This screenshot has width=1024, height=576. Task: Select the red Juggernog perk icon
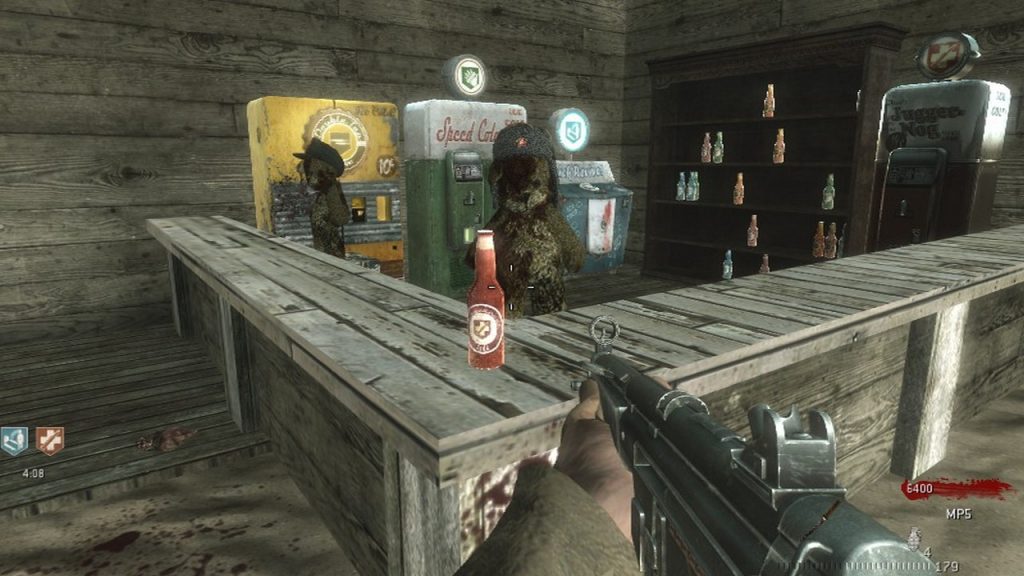pyautogui.click(x=49, y=441)
